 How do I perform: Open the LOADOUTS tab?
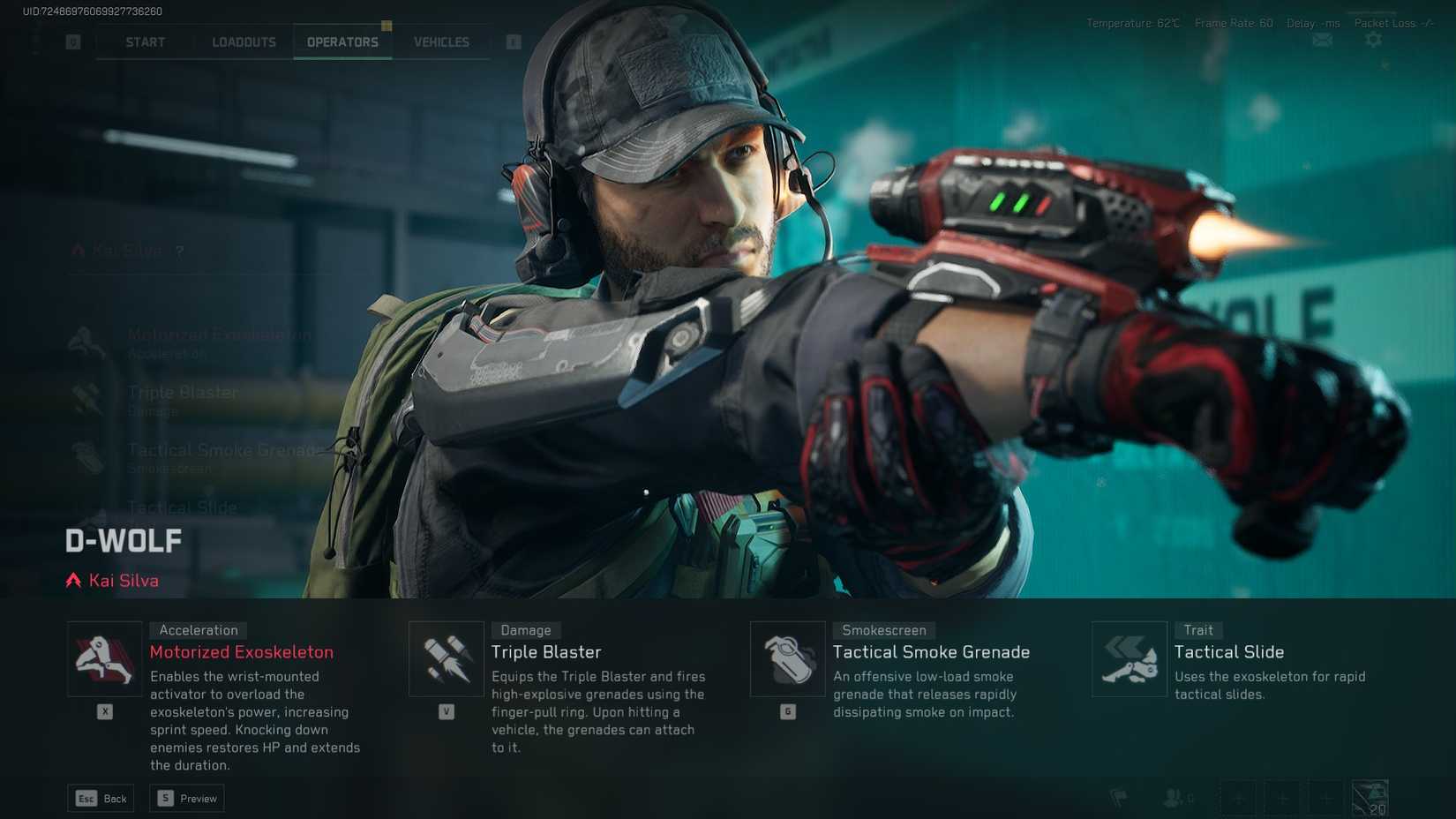click(x=243, y=41)
